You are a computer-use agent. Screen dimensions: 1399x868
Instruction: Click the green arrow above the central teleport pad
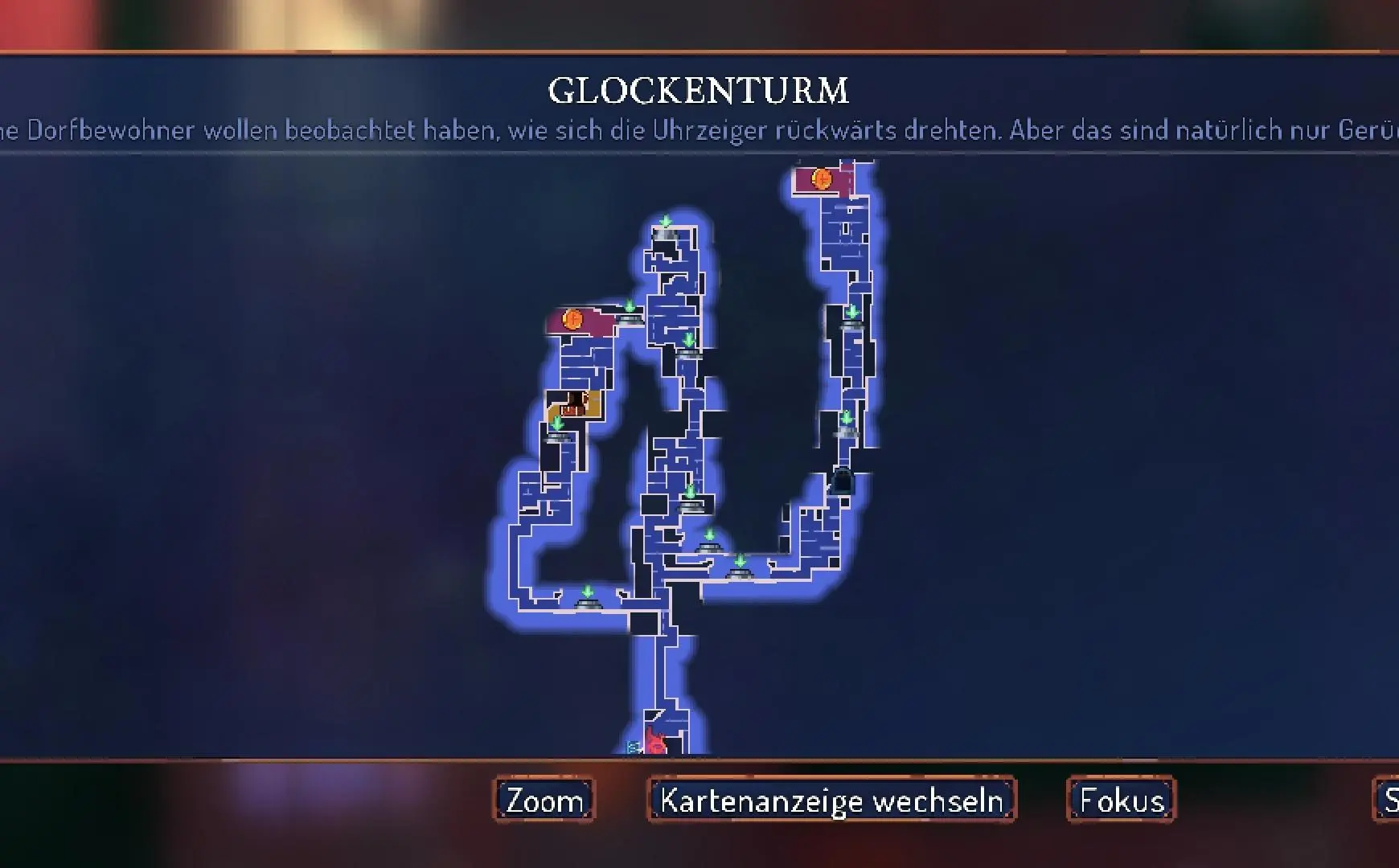[690, 489]
